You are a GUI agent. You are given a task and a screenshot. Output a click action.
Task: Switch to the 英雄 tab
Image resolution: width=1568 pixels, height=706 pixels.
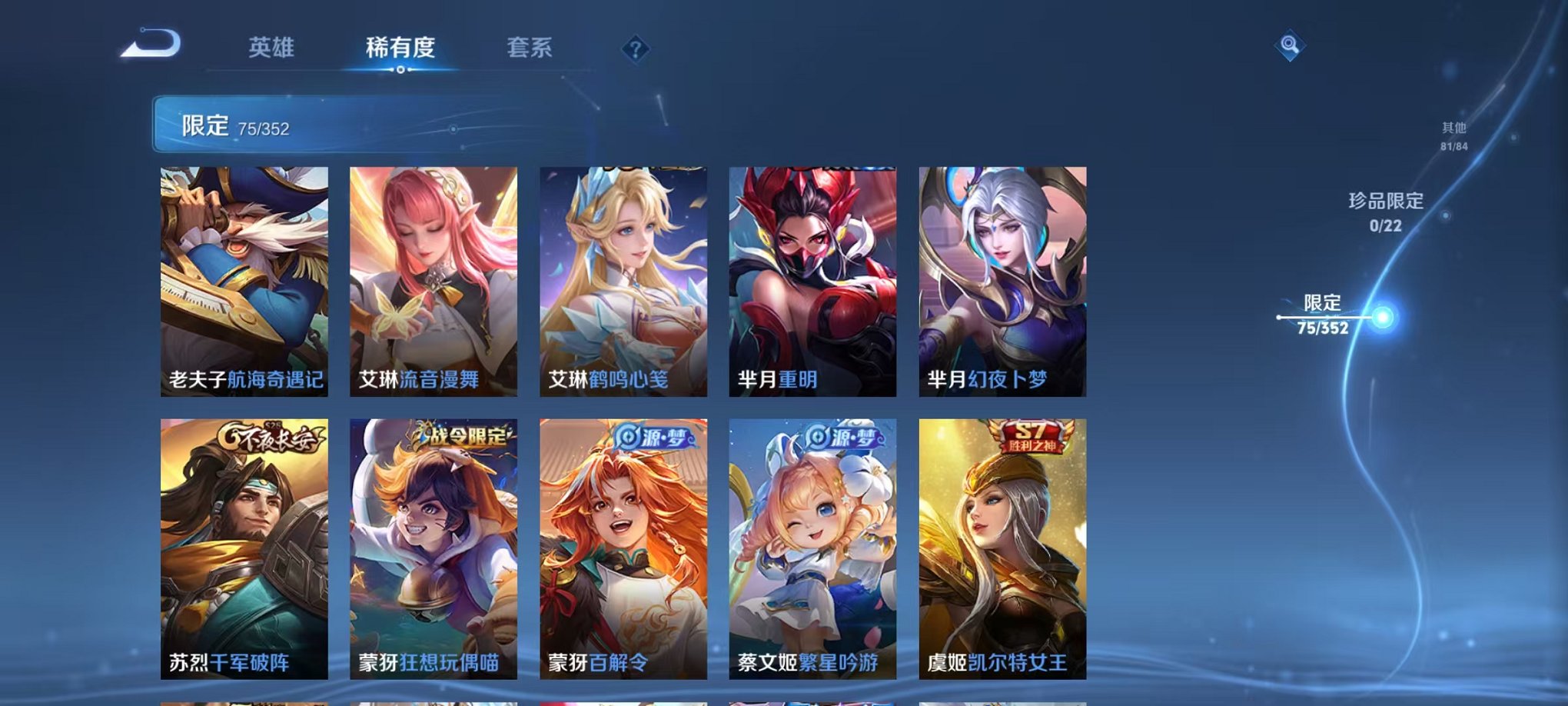(271, 46)
